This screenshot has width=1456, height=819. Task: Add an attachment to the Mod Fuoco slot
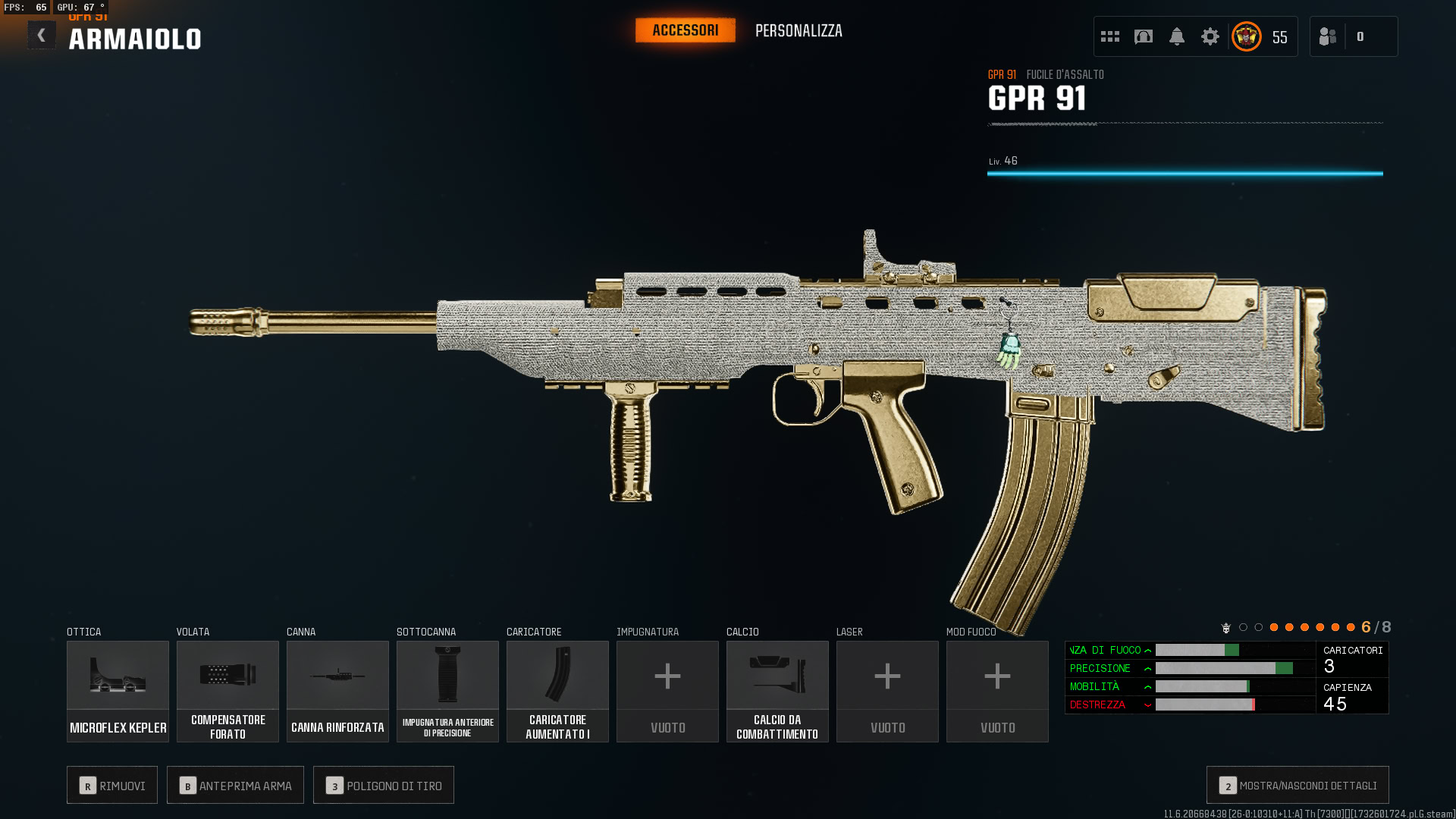pyautogui.click(x=997, y=691)
